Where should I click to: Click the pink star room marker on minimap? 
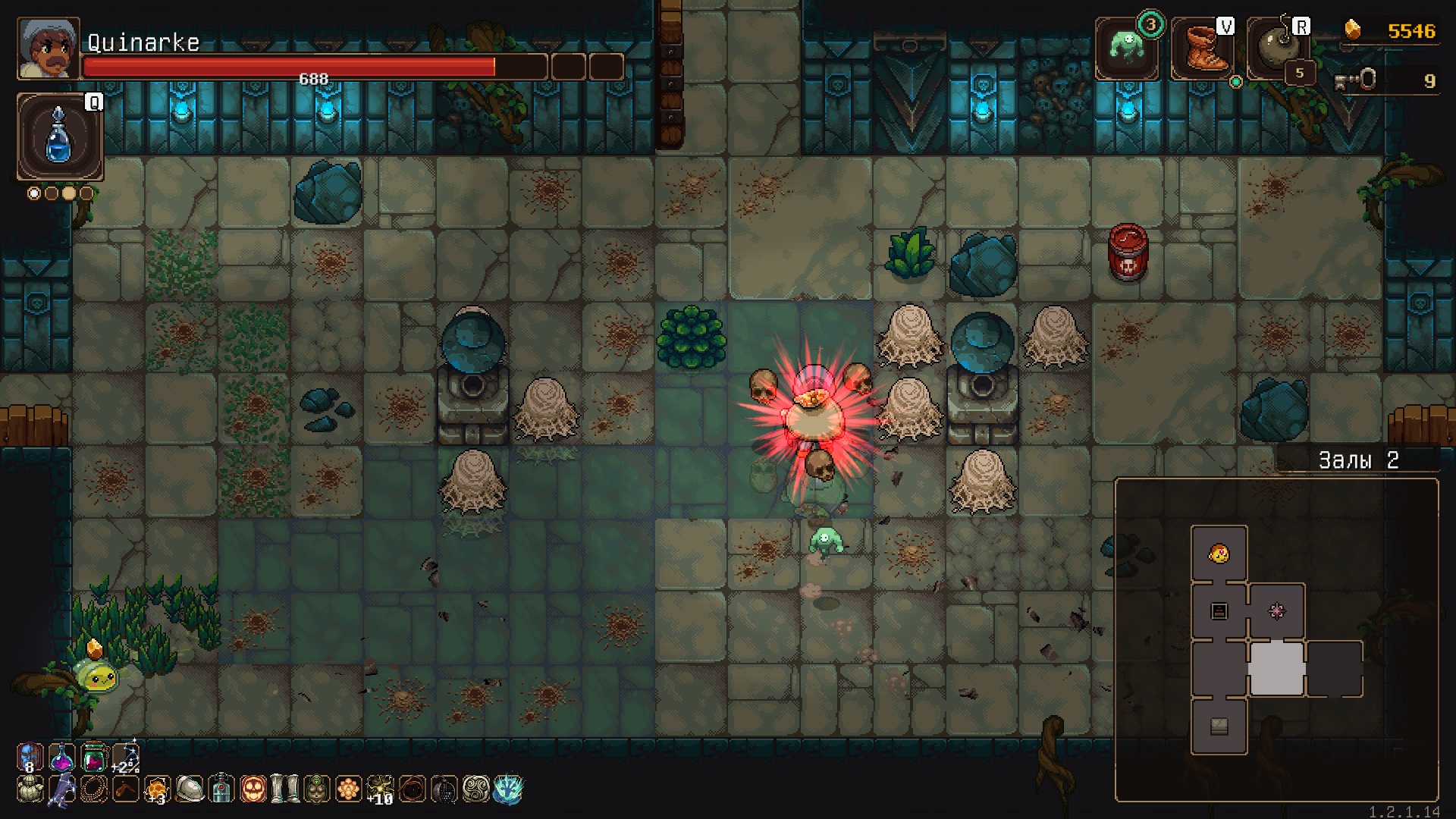(x=1277, y=611)
